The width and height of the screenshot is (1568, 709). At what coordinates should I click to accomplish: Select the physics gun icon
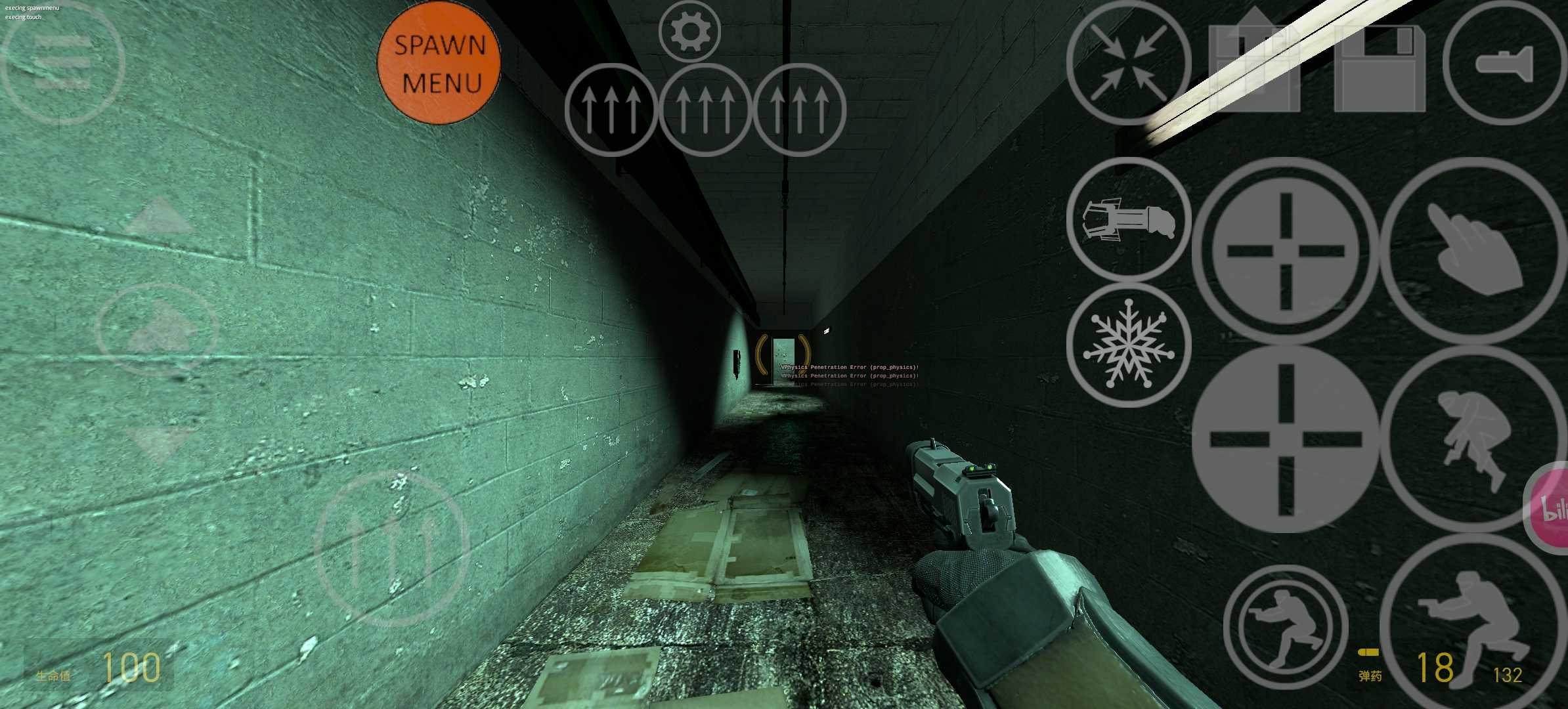click(x=1129, y=220)
